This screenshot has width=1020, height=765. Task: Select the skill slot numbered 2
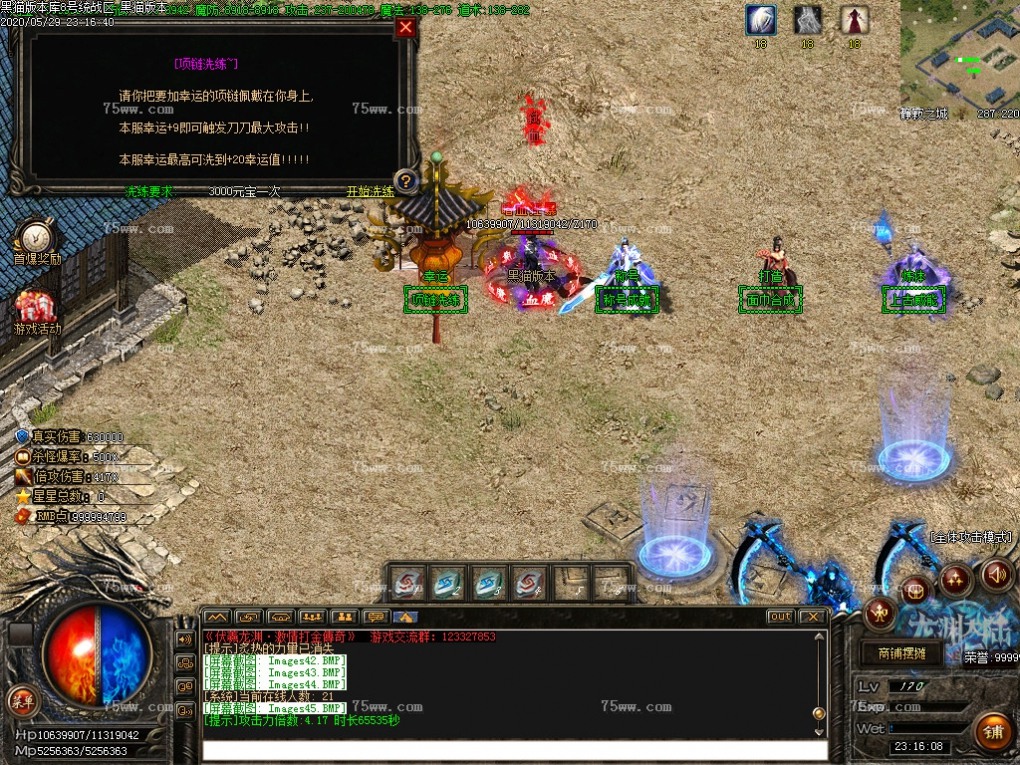(x=448, y=581)
